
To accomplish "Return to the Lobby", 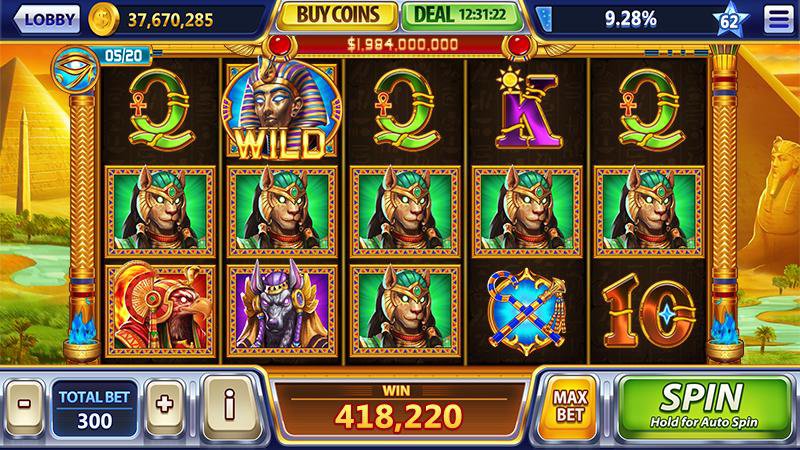I will [46, 18].
